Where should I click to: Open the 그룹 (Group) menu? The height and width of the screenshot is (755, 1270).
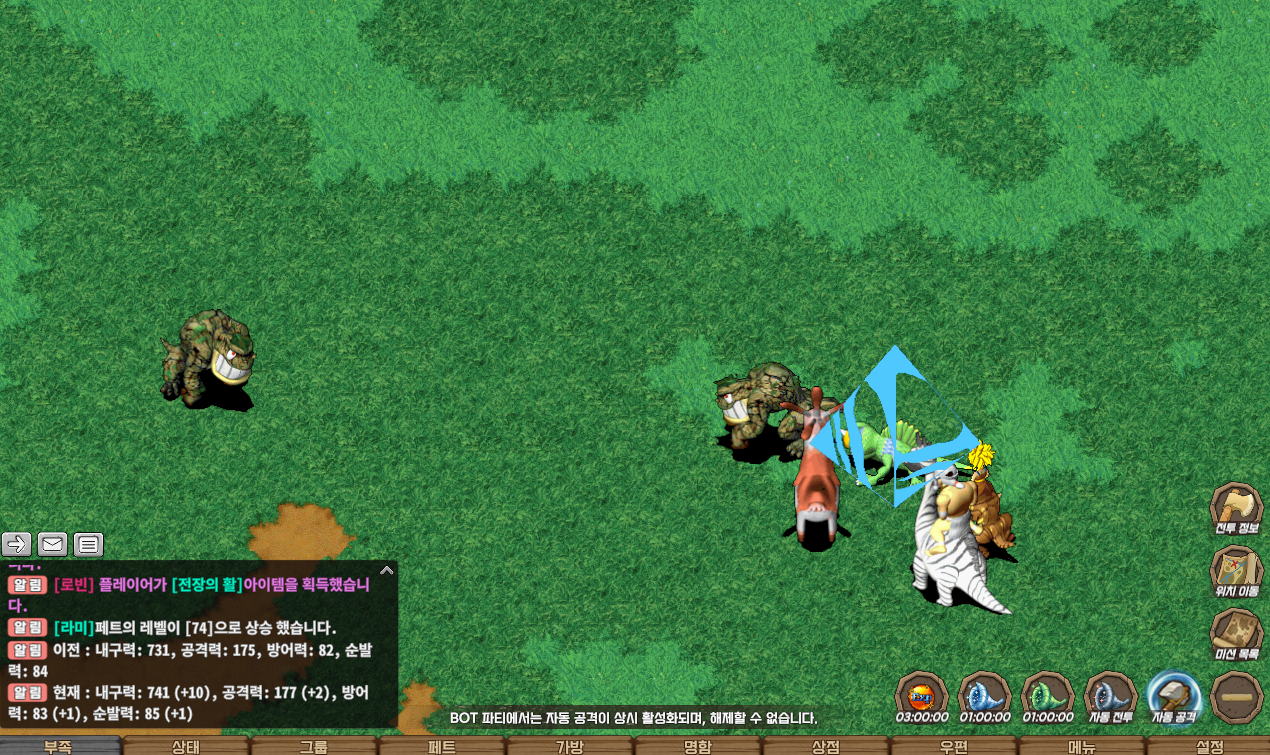(313, 746)
